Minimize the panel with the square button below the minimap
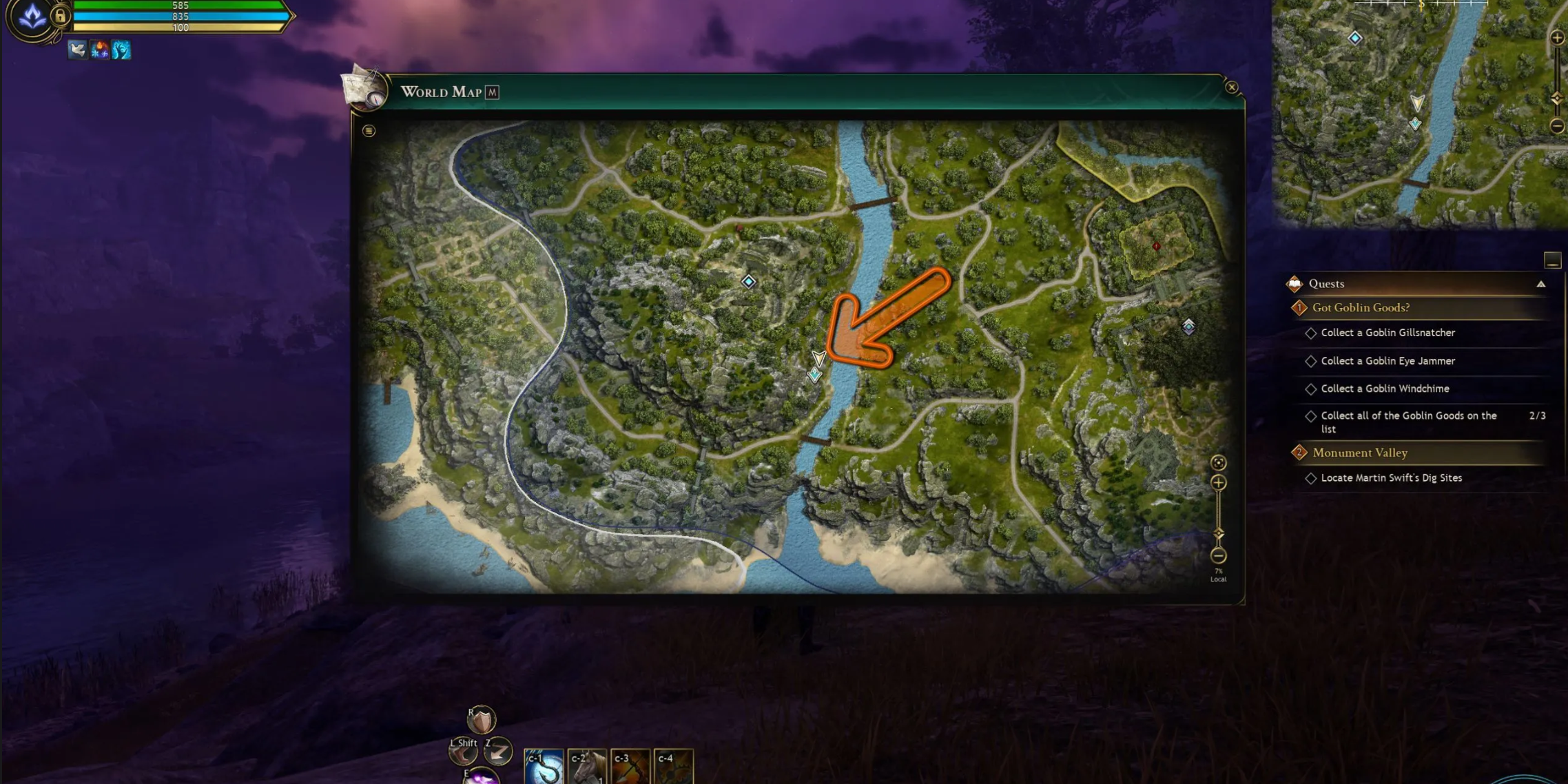The image size is (1568, 784). [x=1551, y=260]
